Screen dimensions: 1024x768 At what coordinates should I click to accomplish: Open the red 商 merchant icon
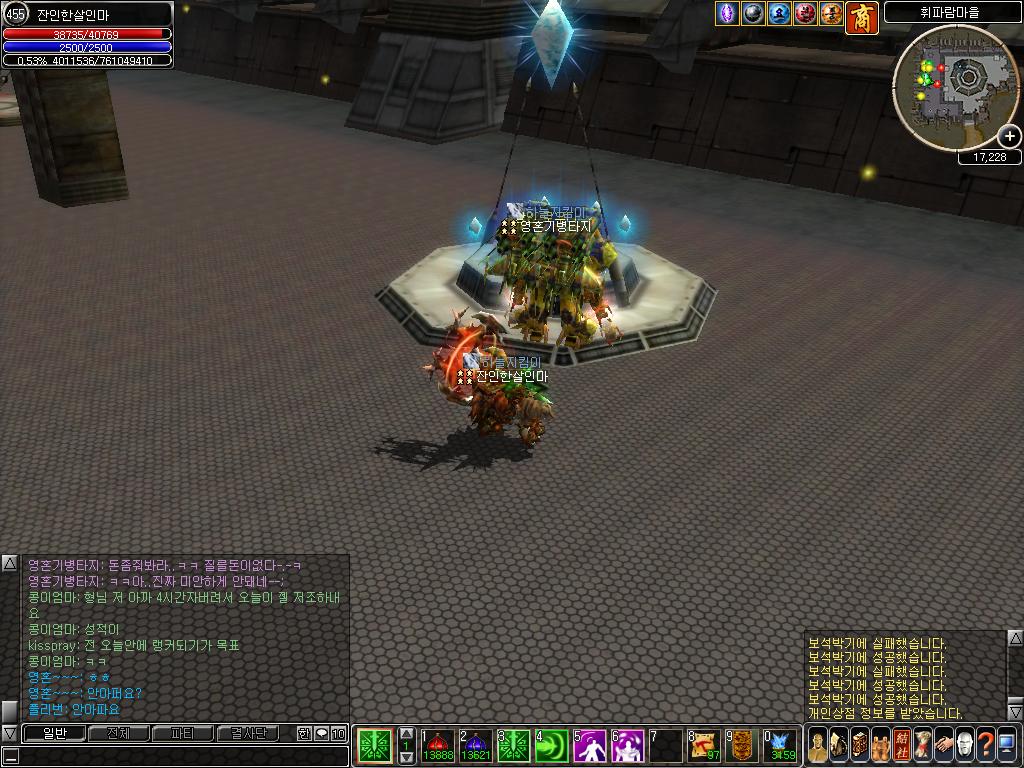coord(861,16)
